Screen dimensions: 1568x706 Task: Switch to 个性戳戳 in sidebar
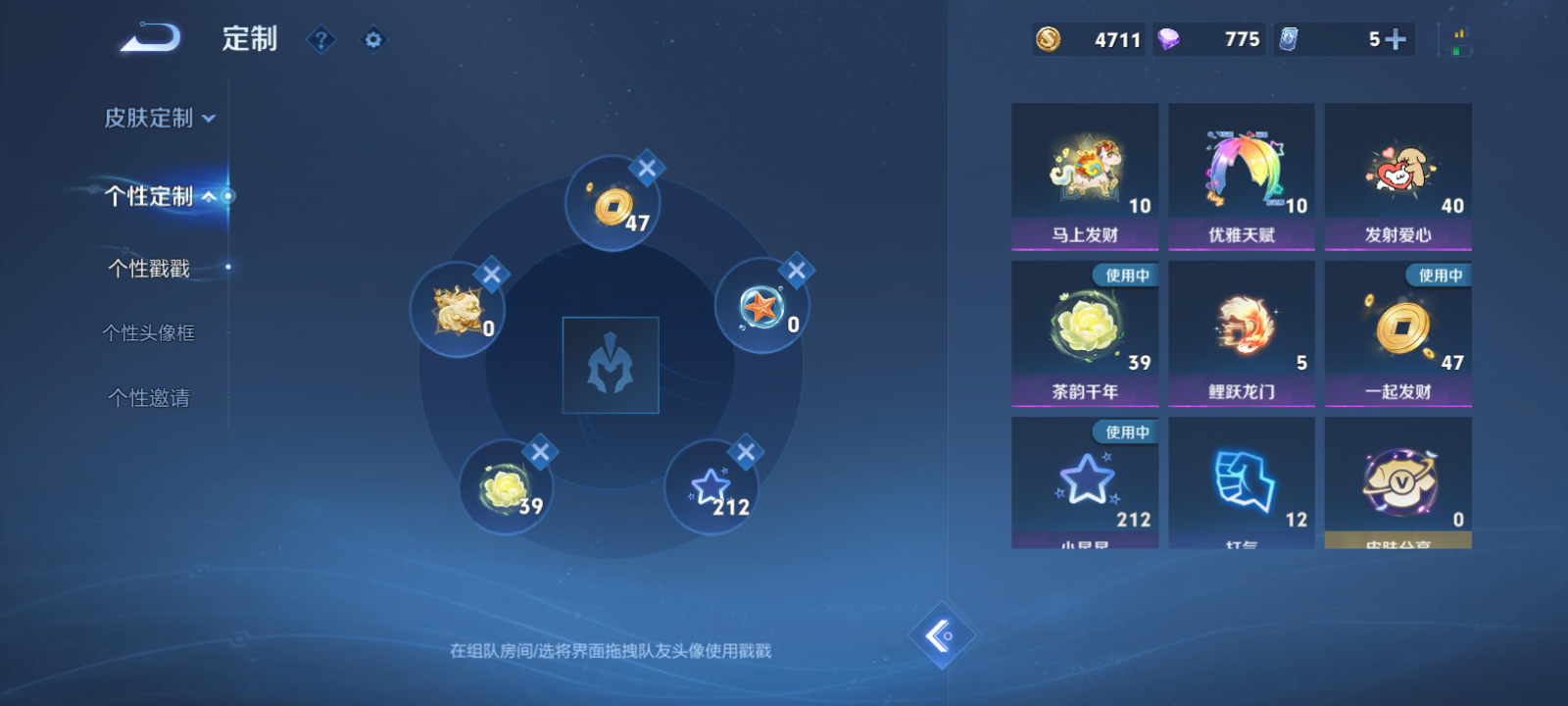tap(147, 268)
